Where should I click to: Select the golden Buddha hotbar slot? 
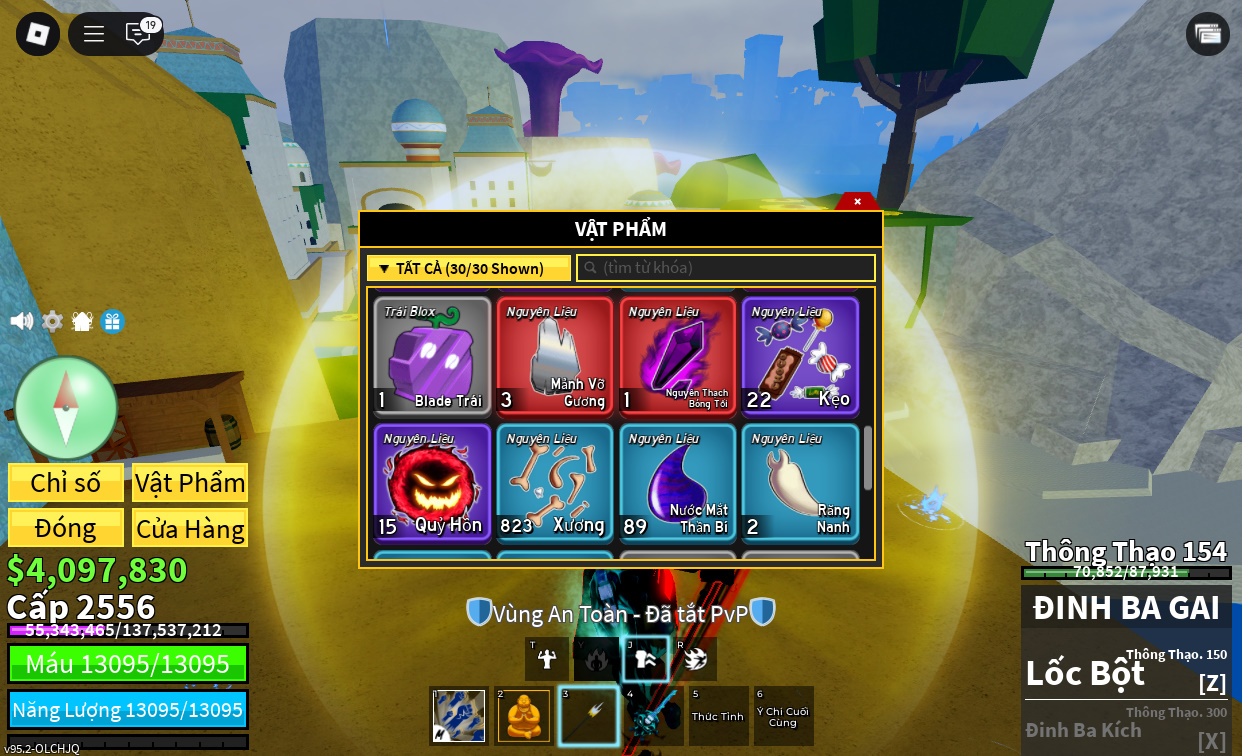coord(524,716)
